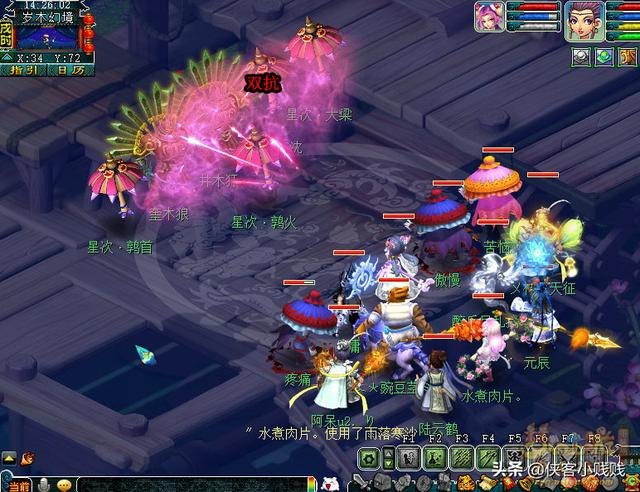Click the grey orb icon under the portrait
This screenshot has height=492, width=640.
[581, 57]
